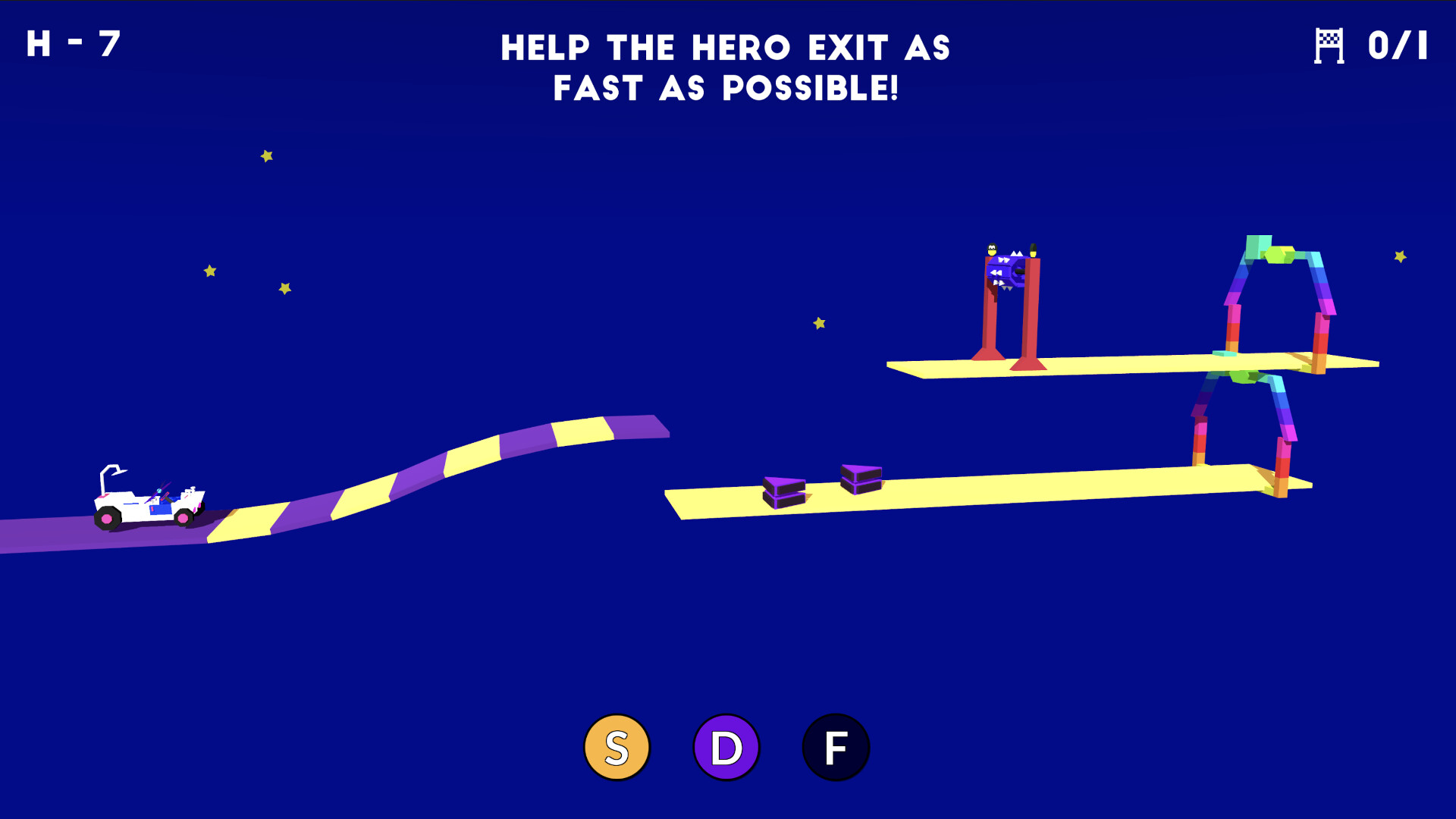Select the left purple cake slice

tap(785, 491)
